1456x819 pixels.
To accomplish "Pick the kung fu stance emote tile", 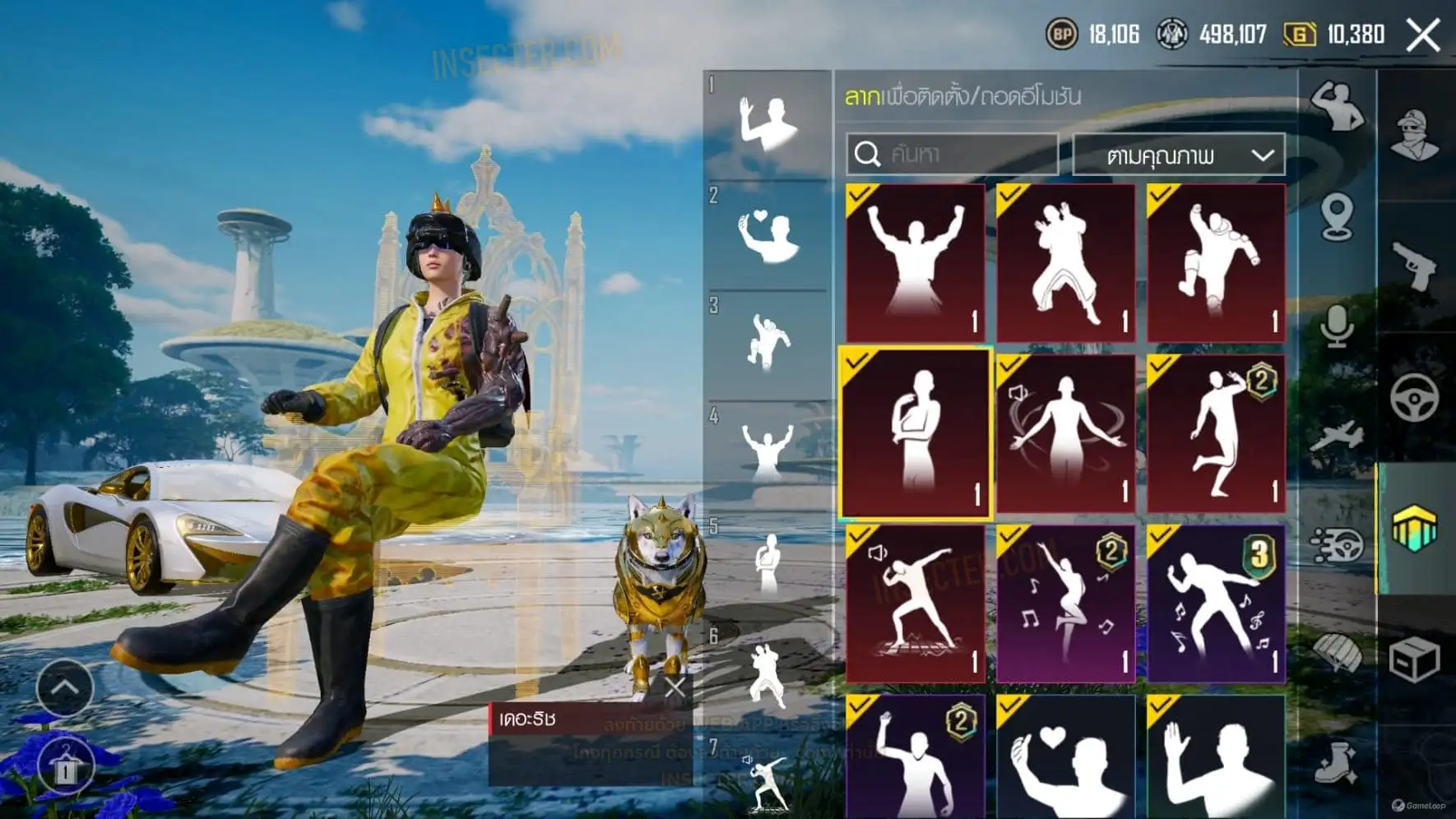I will [x=1065, y=262].
